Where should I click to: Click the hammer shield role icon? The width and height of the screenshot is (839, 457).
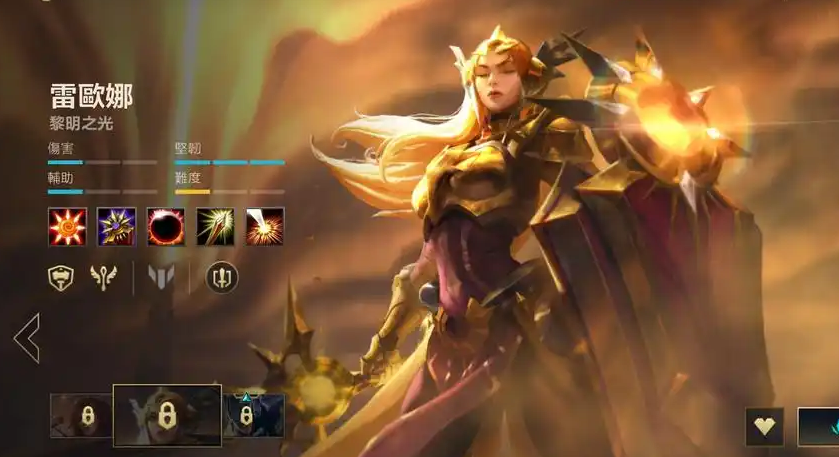point(61,278)
